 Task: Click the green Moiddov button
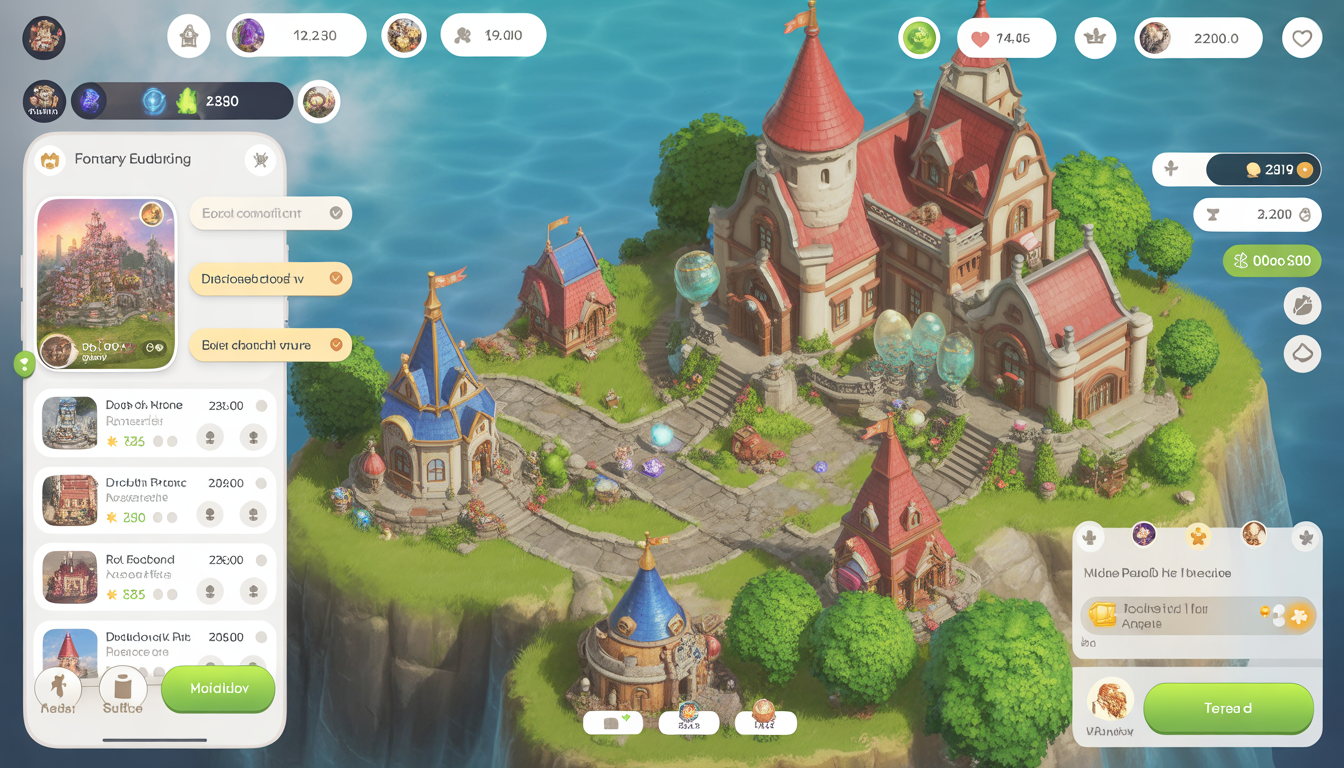point(218,689)
